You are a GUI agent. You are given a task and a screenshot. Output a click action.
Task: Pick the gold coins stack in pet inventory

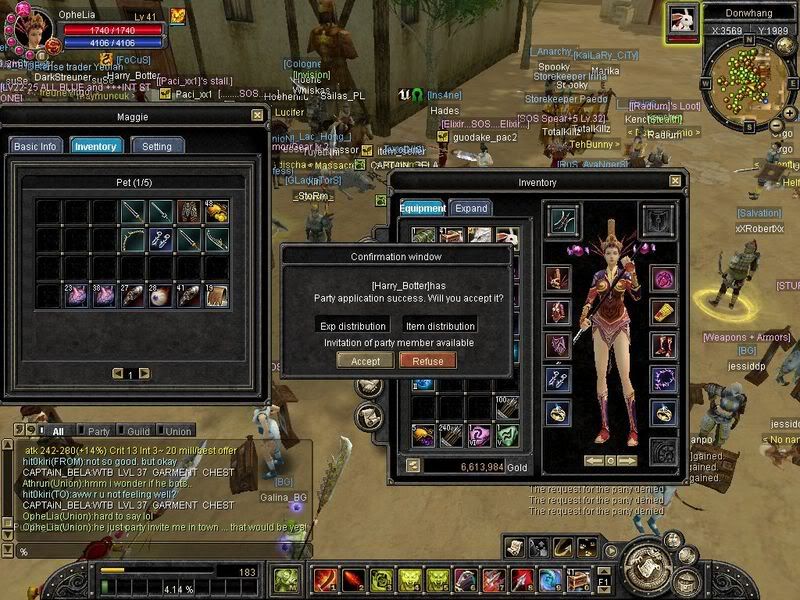217,212
